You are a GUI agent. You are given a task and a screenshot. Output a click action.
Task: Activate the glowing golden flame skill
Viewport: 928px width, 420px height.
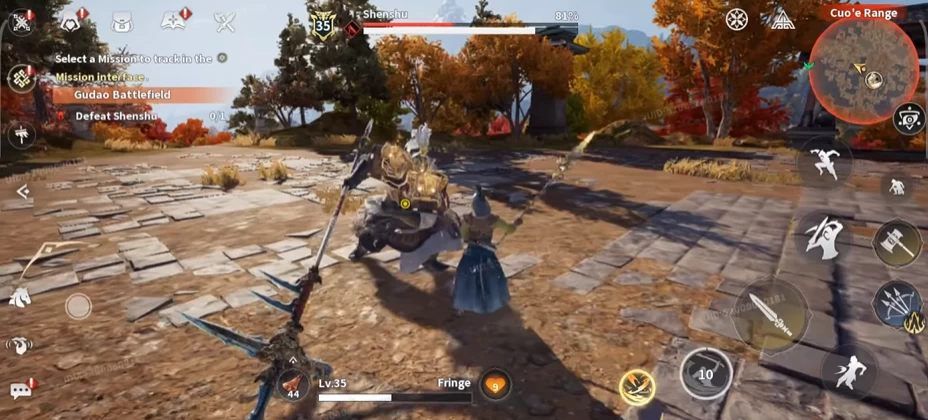(637, 385)
